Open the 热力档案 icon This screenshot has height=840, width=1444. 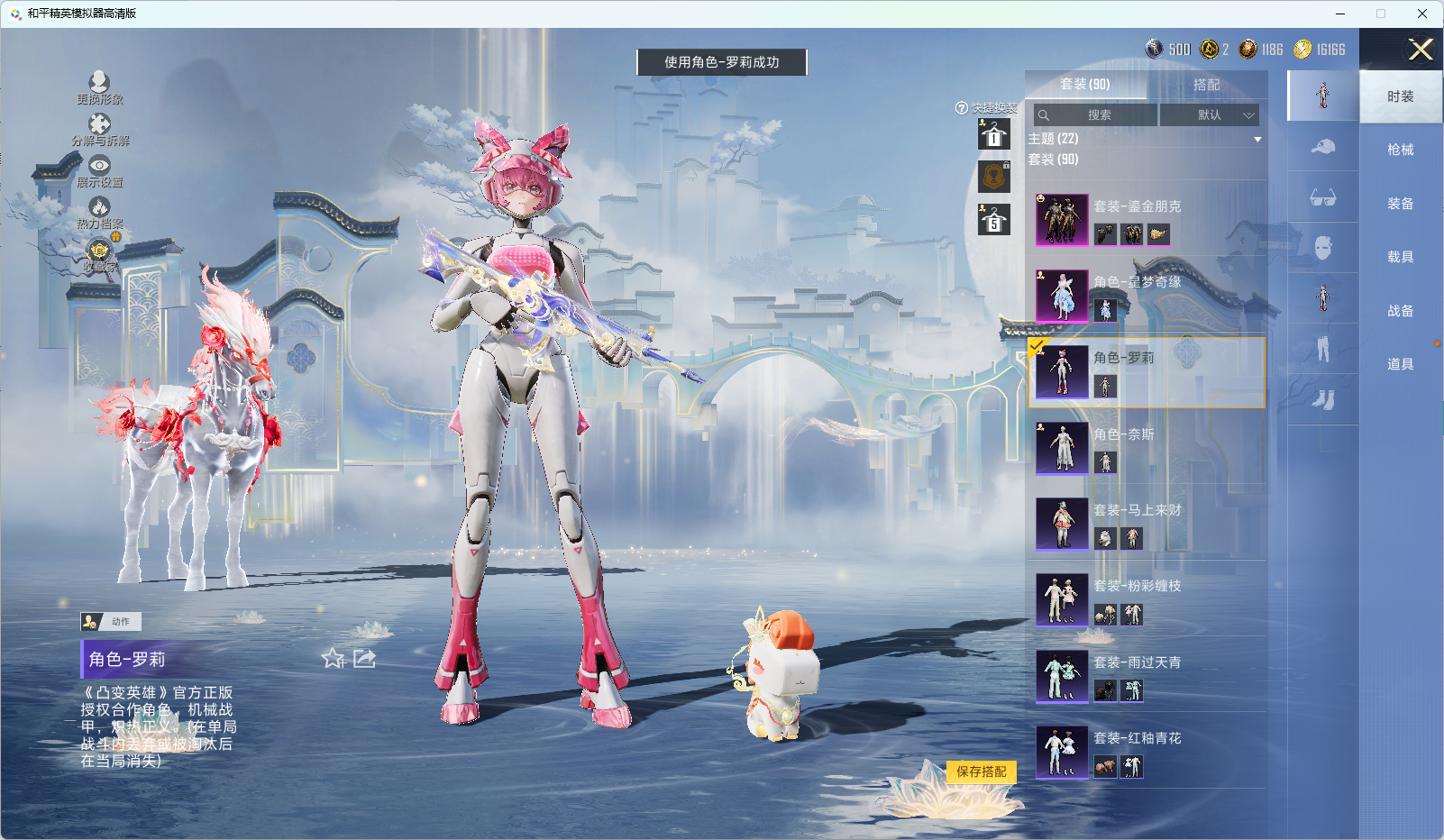point(99,212)
